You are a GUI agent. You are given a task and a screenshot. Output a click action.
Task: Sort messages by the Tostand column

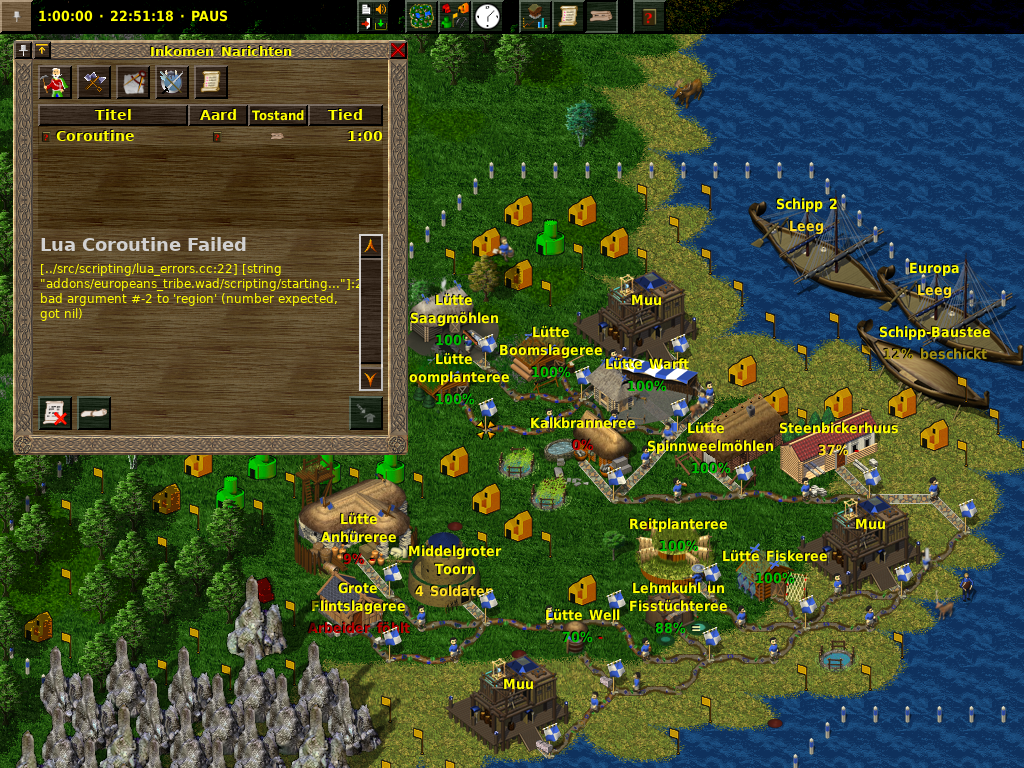[x=278, y=115]
